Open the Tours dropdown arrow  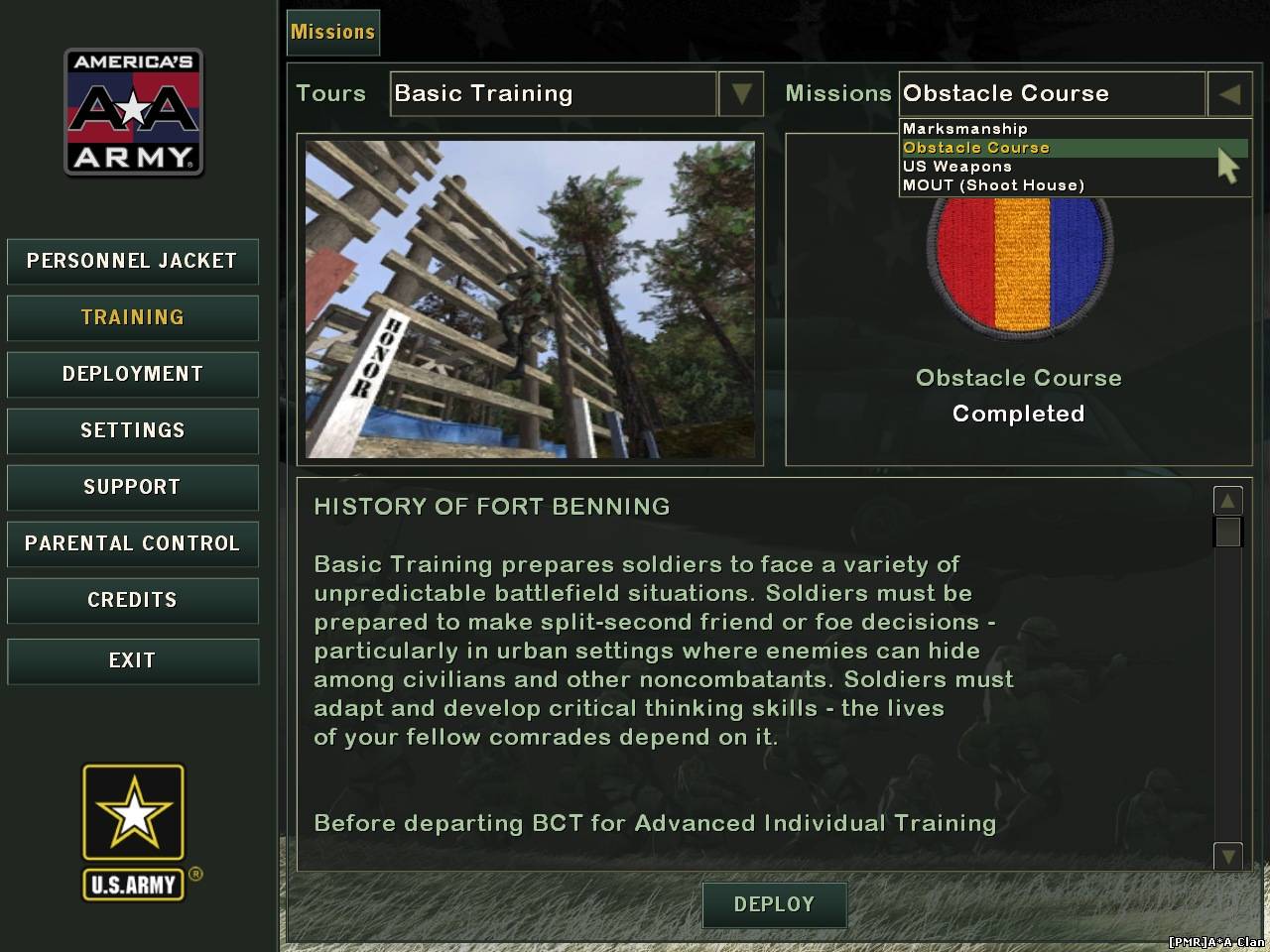[740, 94]
